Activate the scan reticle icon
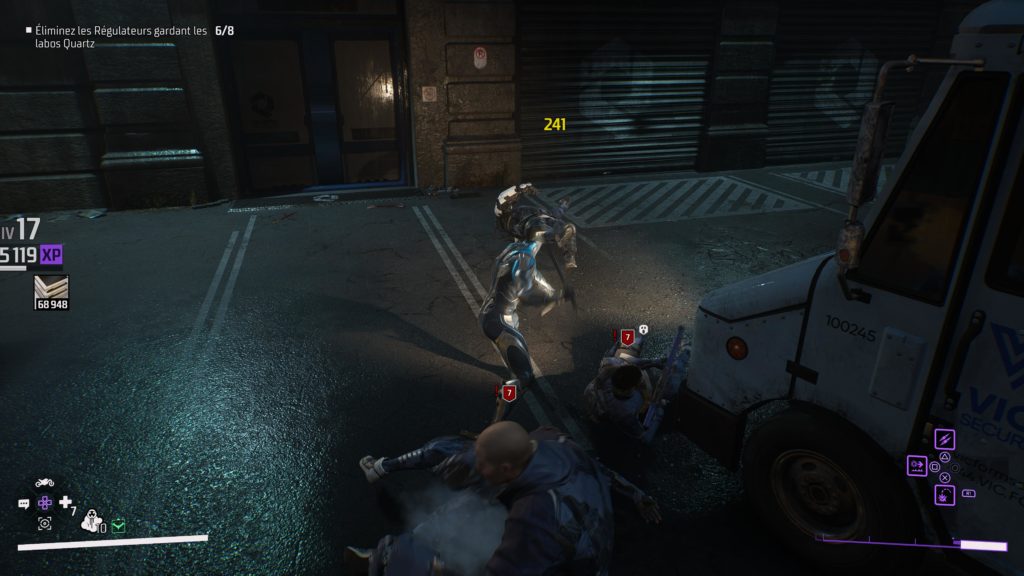This screenshot has width=1024, height=576. point(45,523)
